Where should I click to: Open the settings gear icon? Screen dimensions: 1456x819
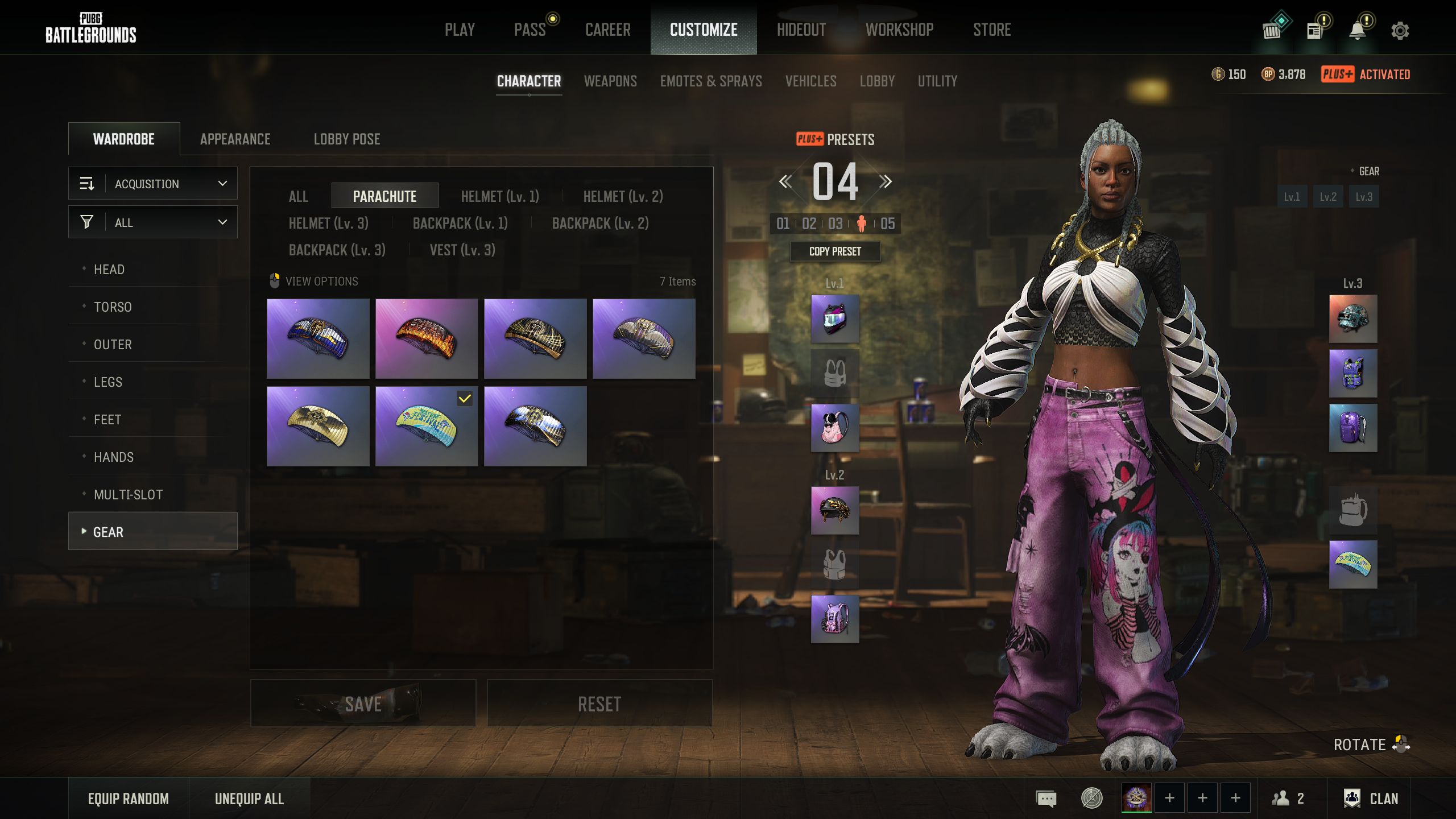[x=1400, y=31]
